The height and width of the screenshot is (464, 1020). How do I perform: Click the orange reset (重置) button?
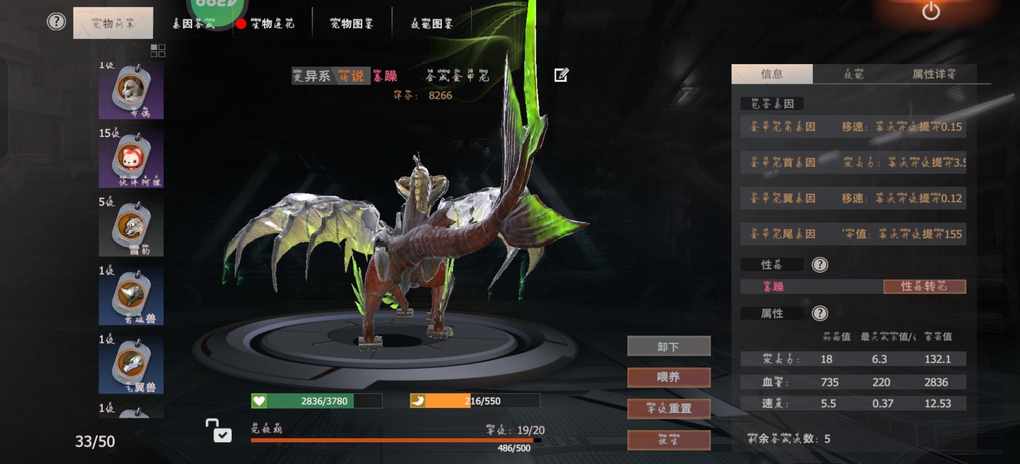[x=669, y=408]
